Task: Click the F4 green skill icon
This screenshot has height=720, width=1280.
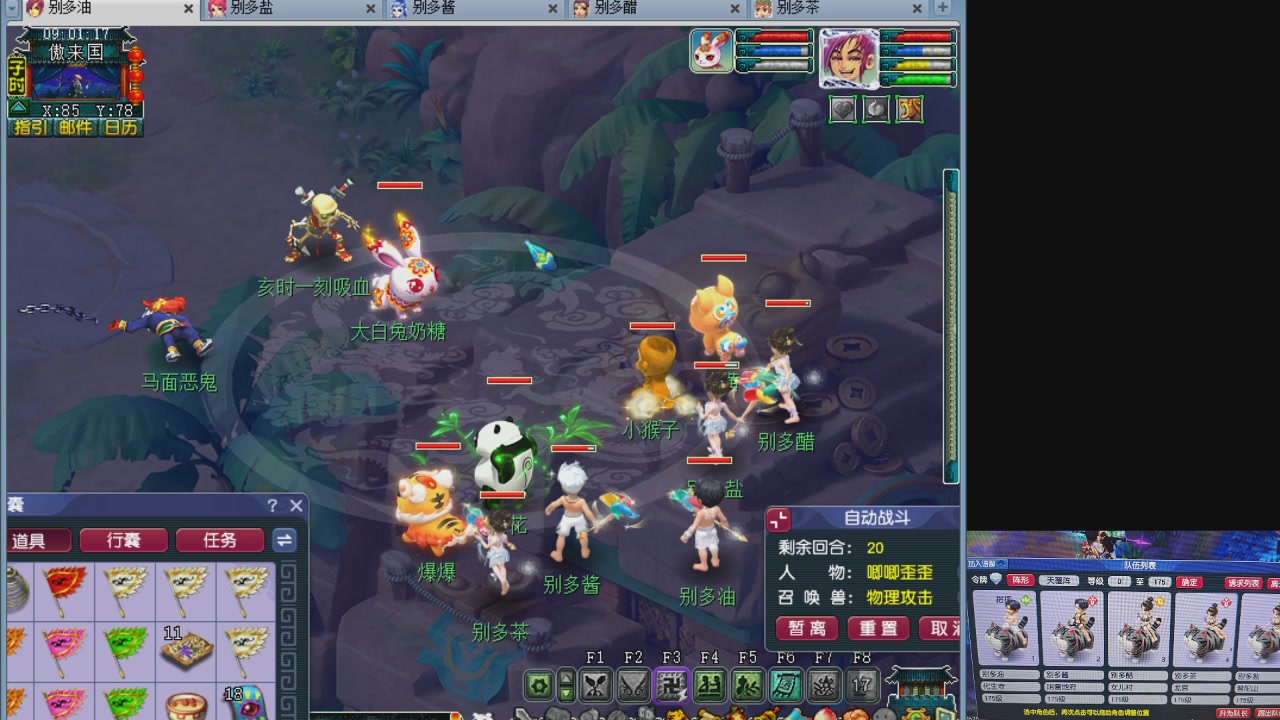Action: (x=709, y=685)
